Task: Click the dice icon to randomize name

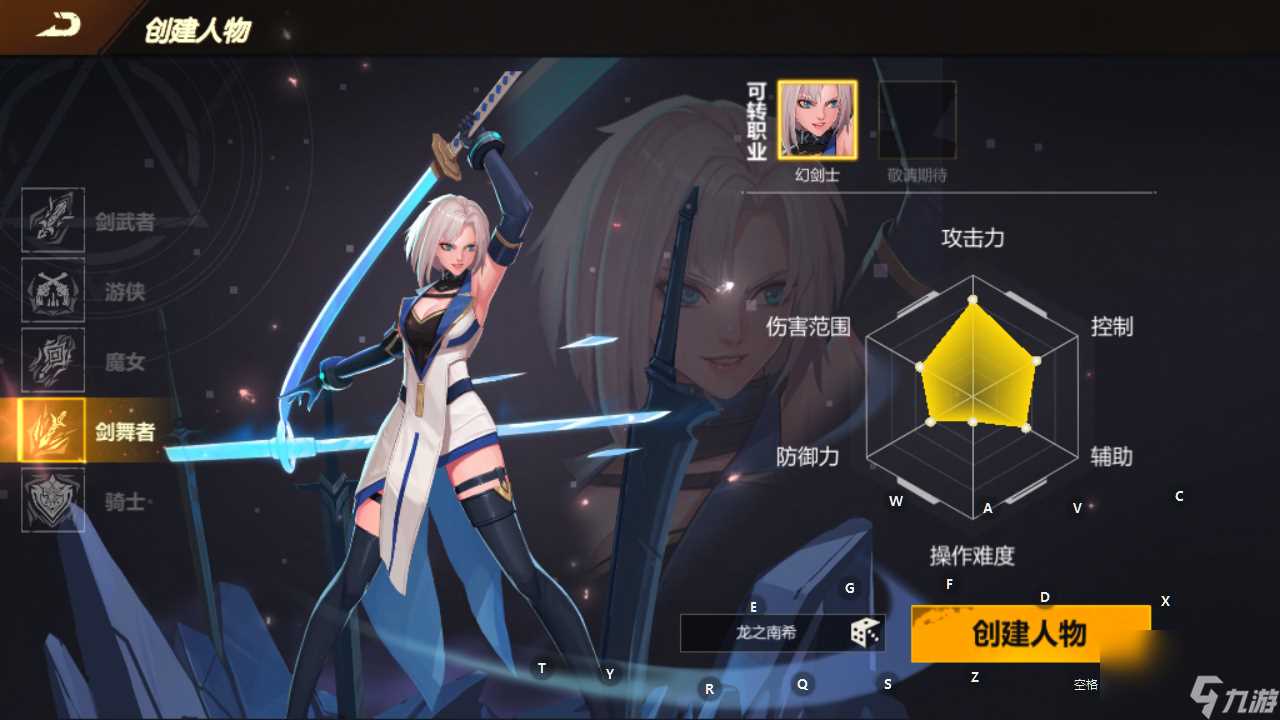Action: (866, 631)
